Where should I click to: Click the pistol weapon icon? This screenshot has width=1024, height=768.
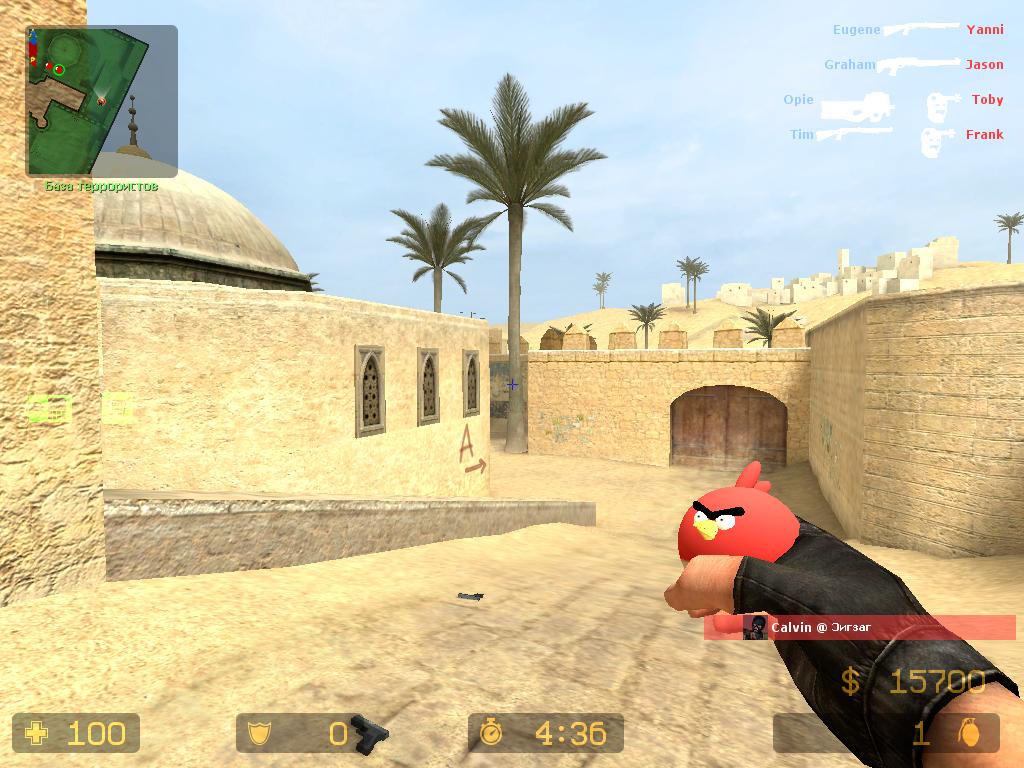371,733
